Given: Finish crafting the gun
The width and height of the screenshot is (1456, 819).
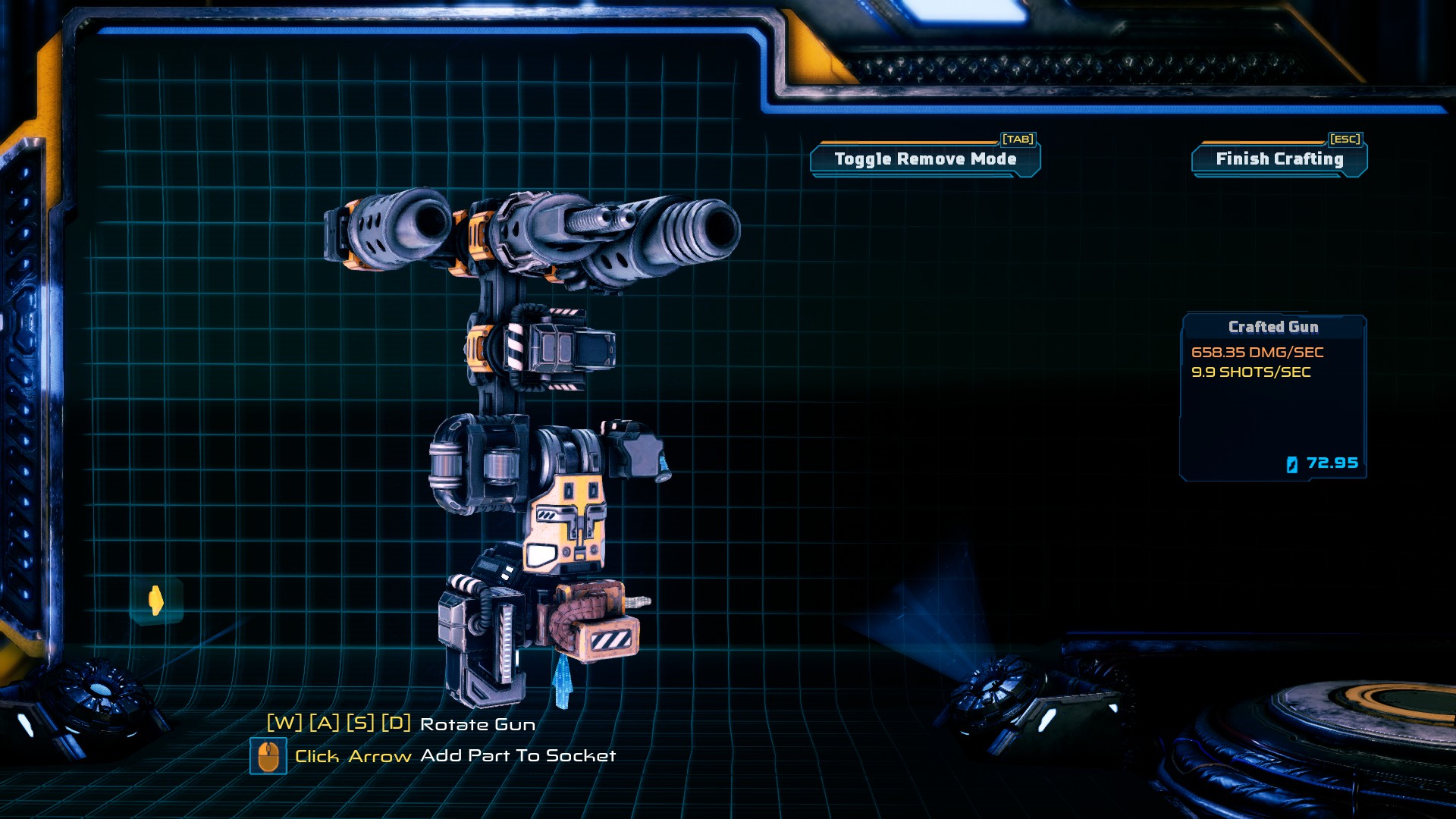Looking at the screenshot, I should pos(1279,159).
